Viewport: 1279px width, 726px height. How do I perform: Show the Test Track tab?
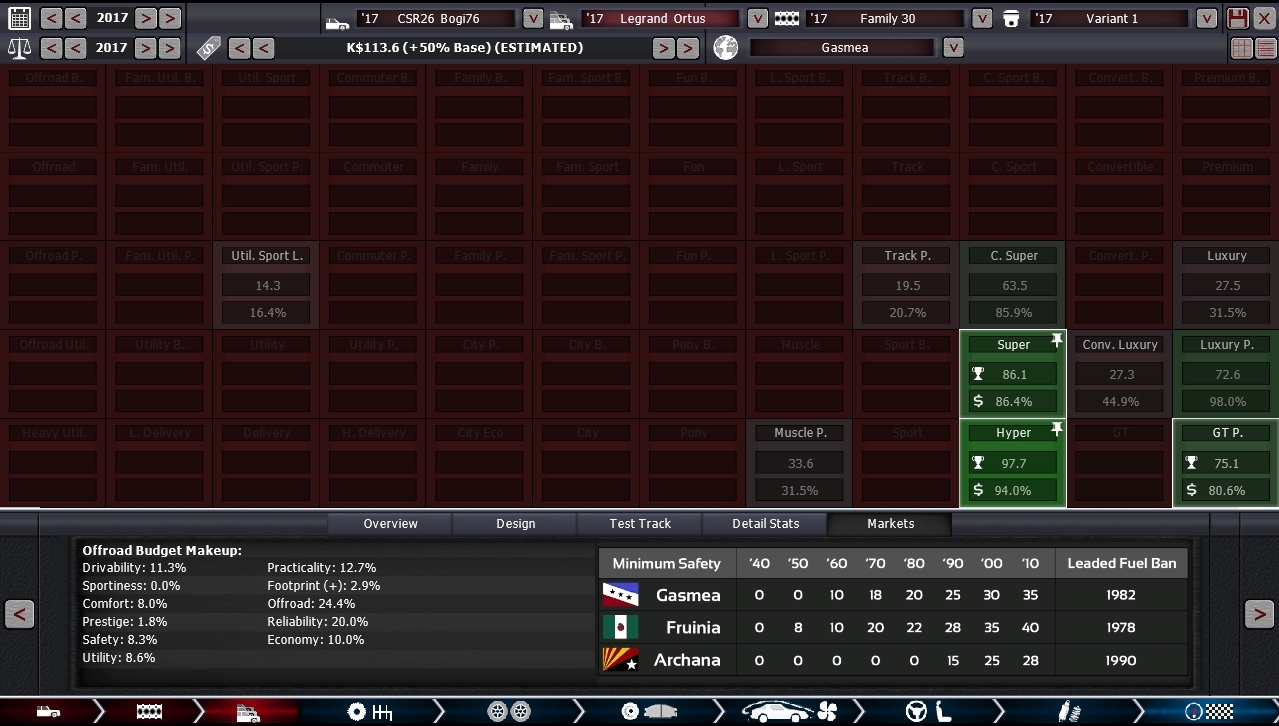click(x=640, y=523)
